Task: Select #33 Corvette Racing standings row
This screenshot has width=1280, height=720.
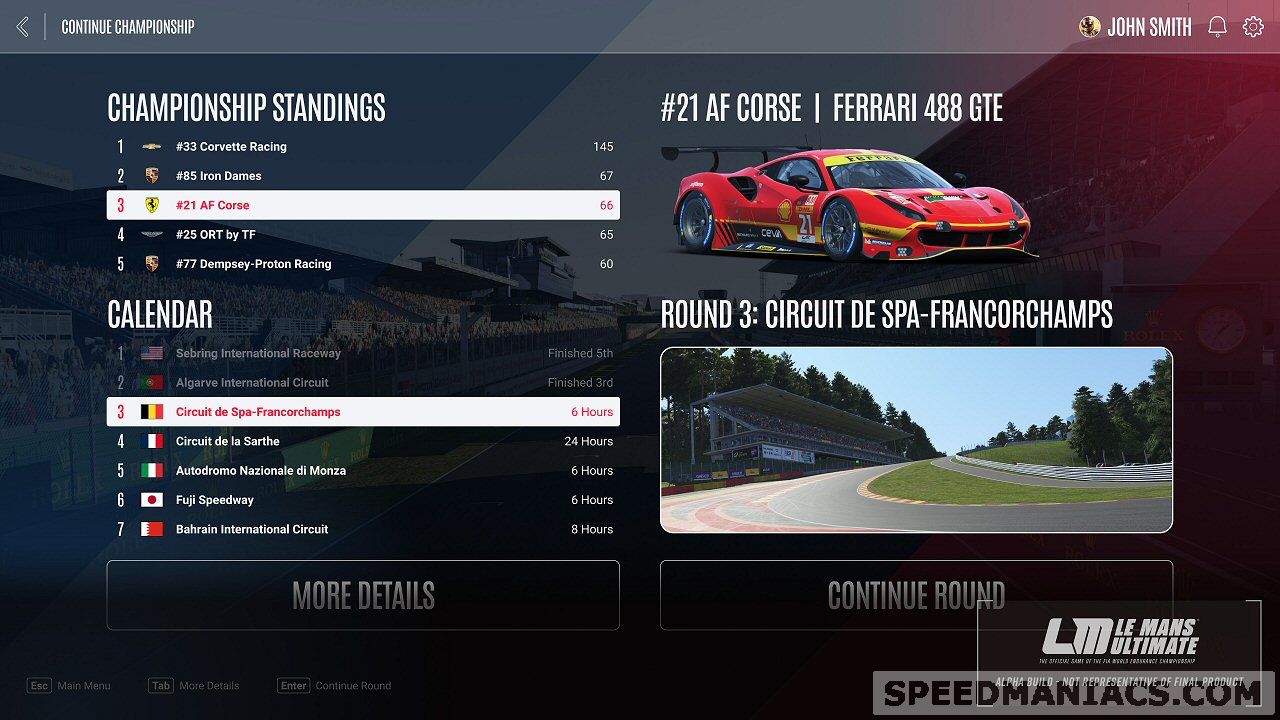Action: pyautogui.click(x=362, y=147)
